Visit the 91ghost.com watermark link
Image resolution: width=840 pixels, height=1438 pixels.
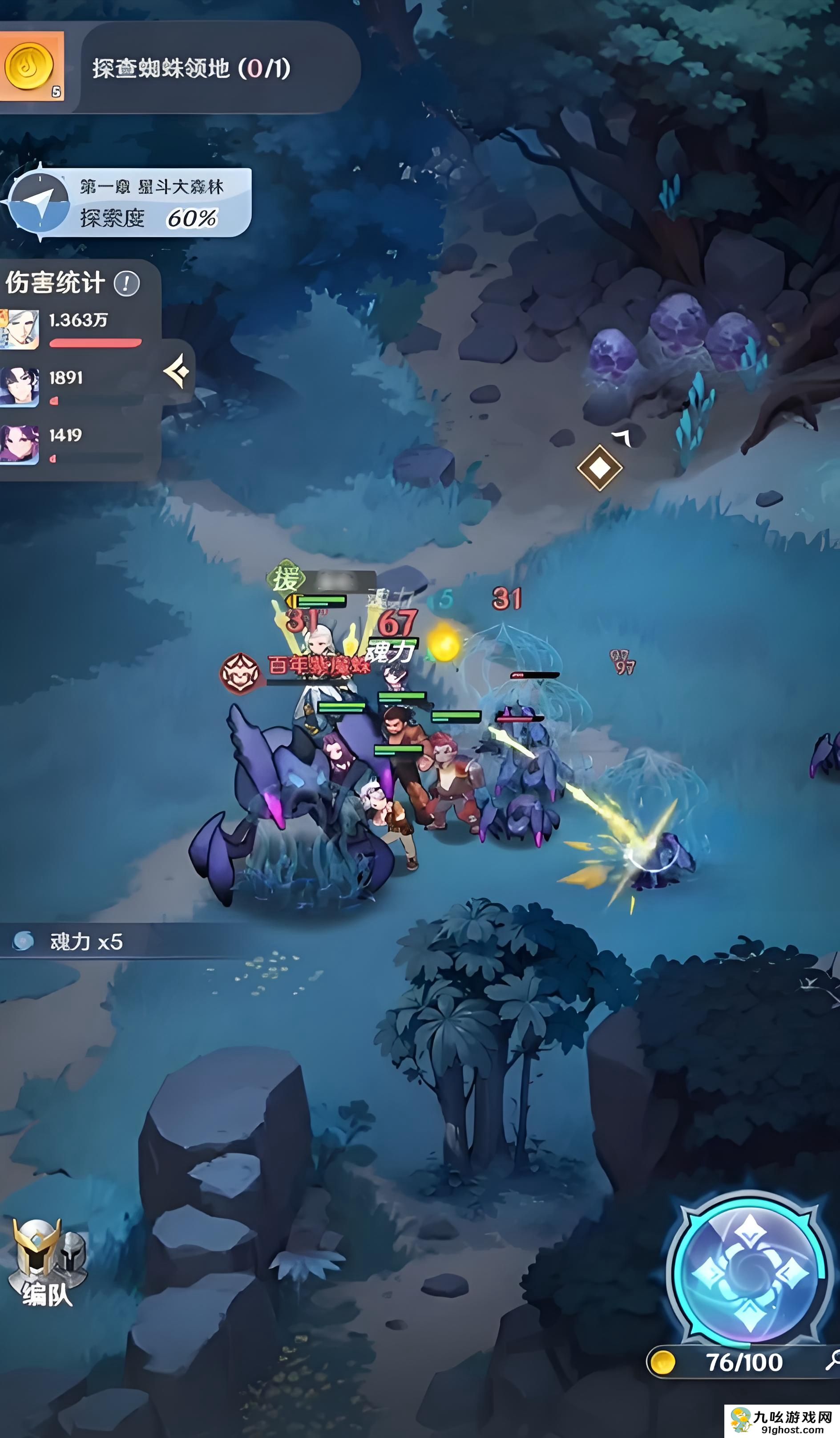(x=783, y=1421)
